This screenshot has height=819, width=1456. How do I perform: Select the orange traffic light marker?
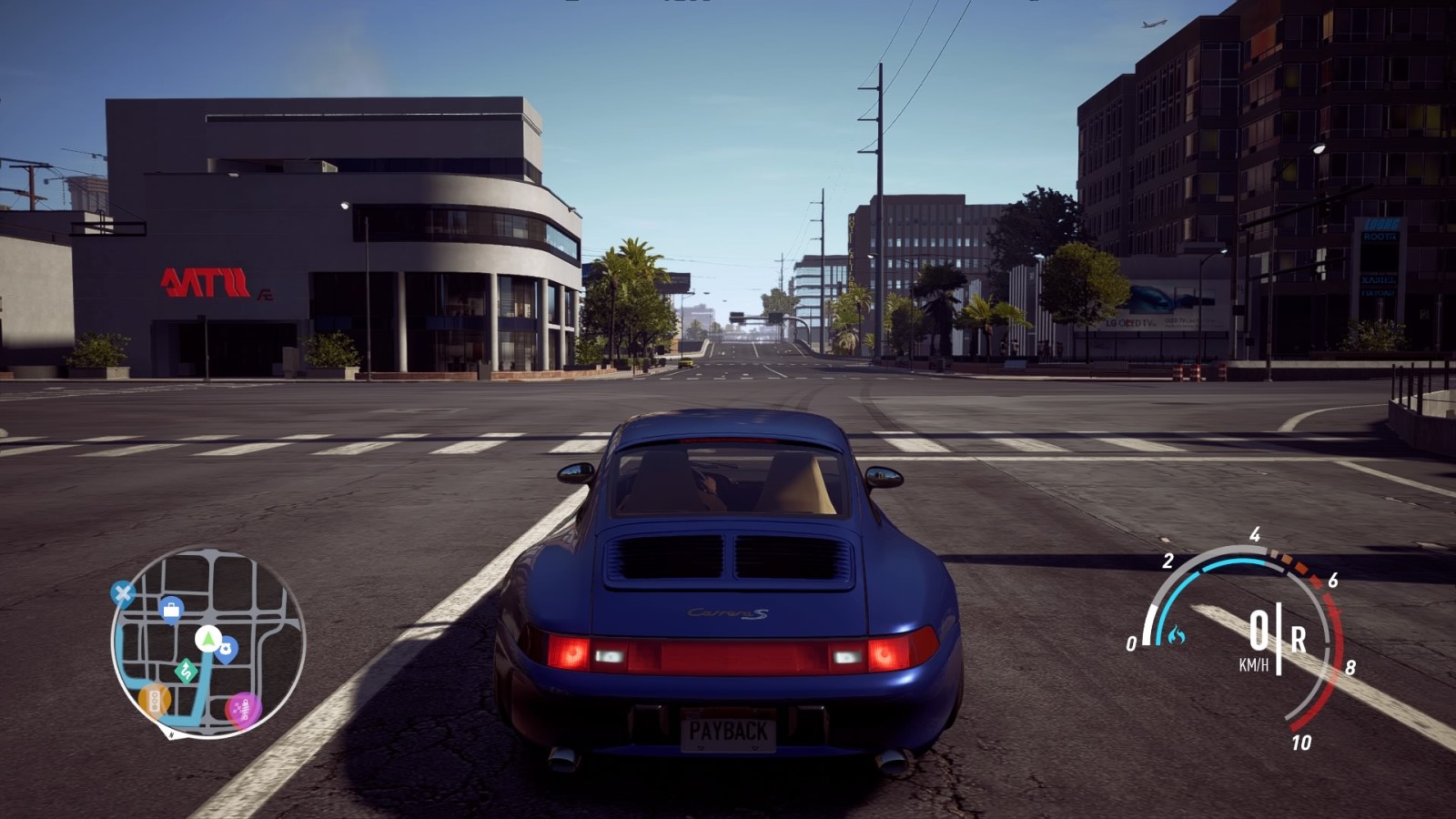154,700
